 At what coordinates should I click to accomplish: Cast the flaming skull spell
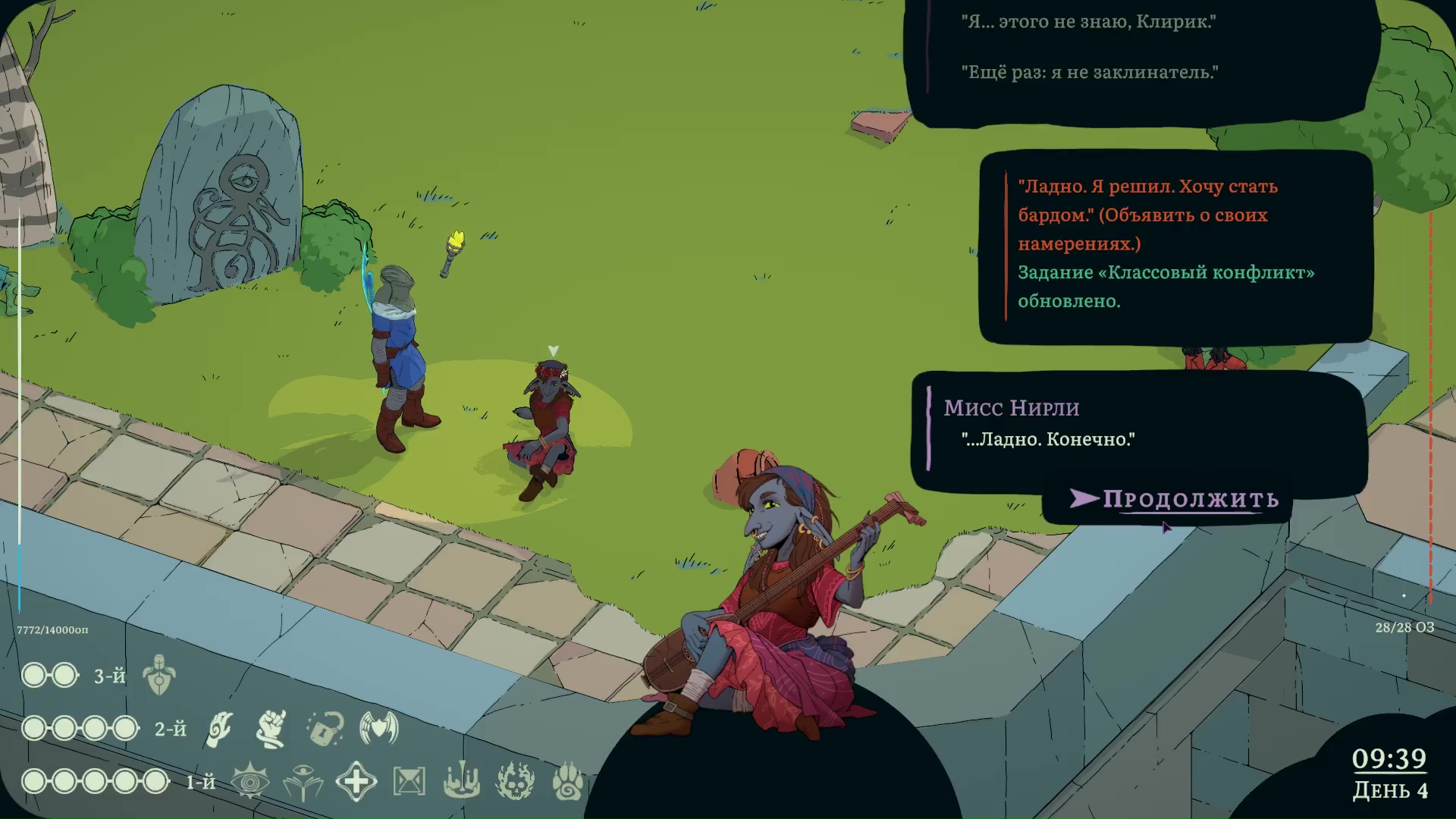(515, 781)
